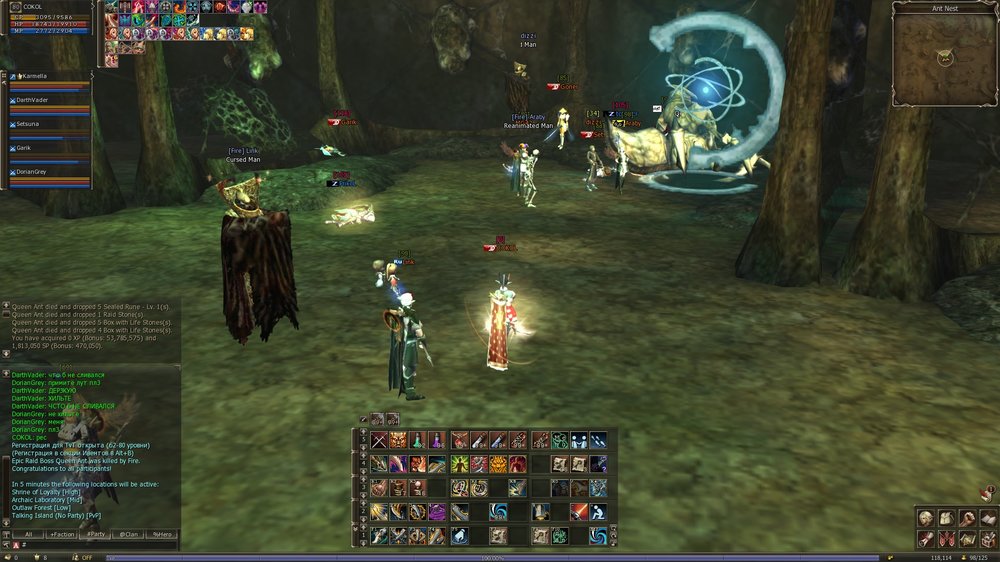Switch to the @Clan chat tab
Image resolution: width=1000 pixels, height=562 pixels.
click(129, 535)
